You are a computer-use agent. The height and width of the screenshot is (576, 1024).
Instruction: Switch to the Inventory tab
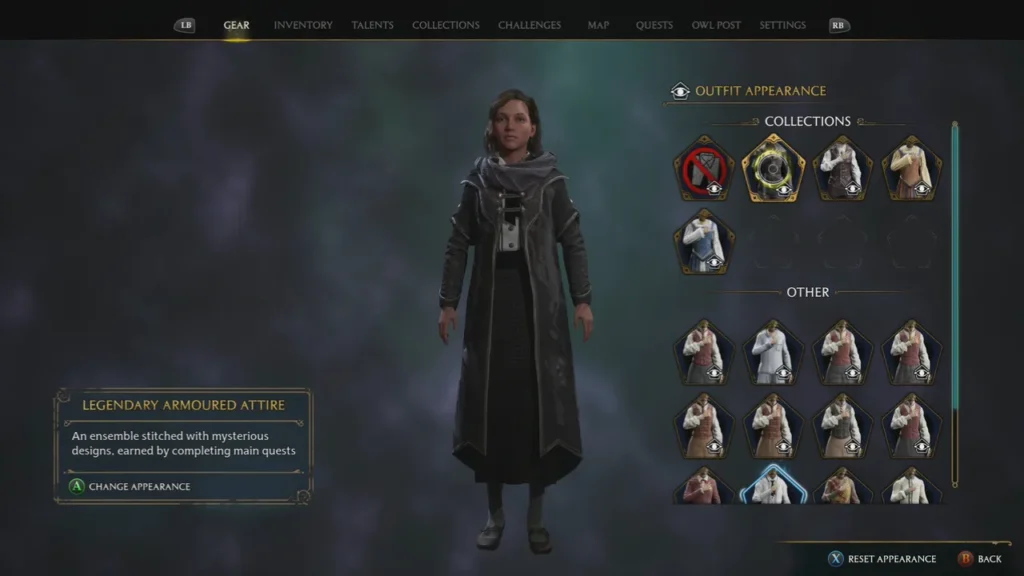point(303,25)
